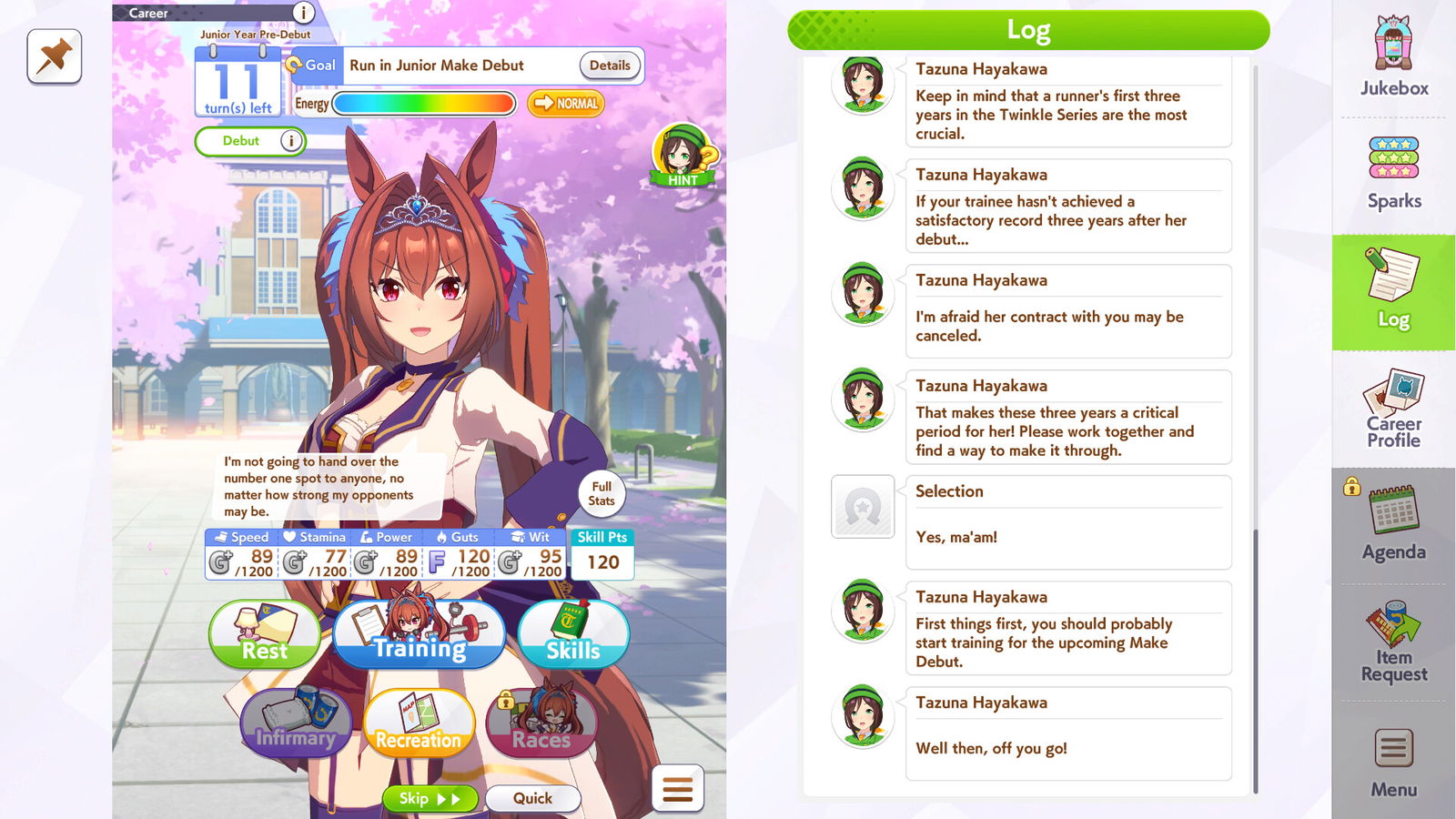Open the Career Profile
Image resolution: width=1456 pixels, height=819 pixels.
(1394, 407)
